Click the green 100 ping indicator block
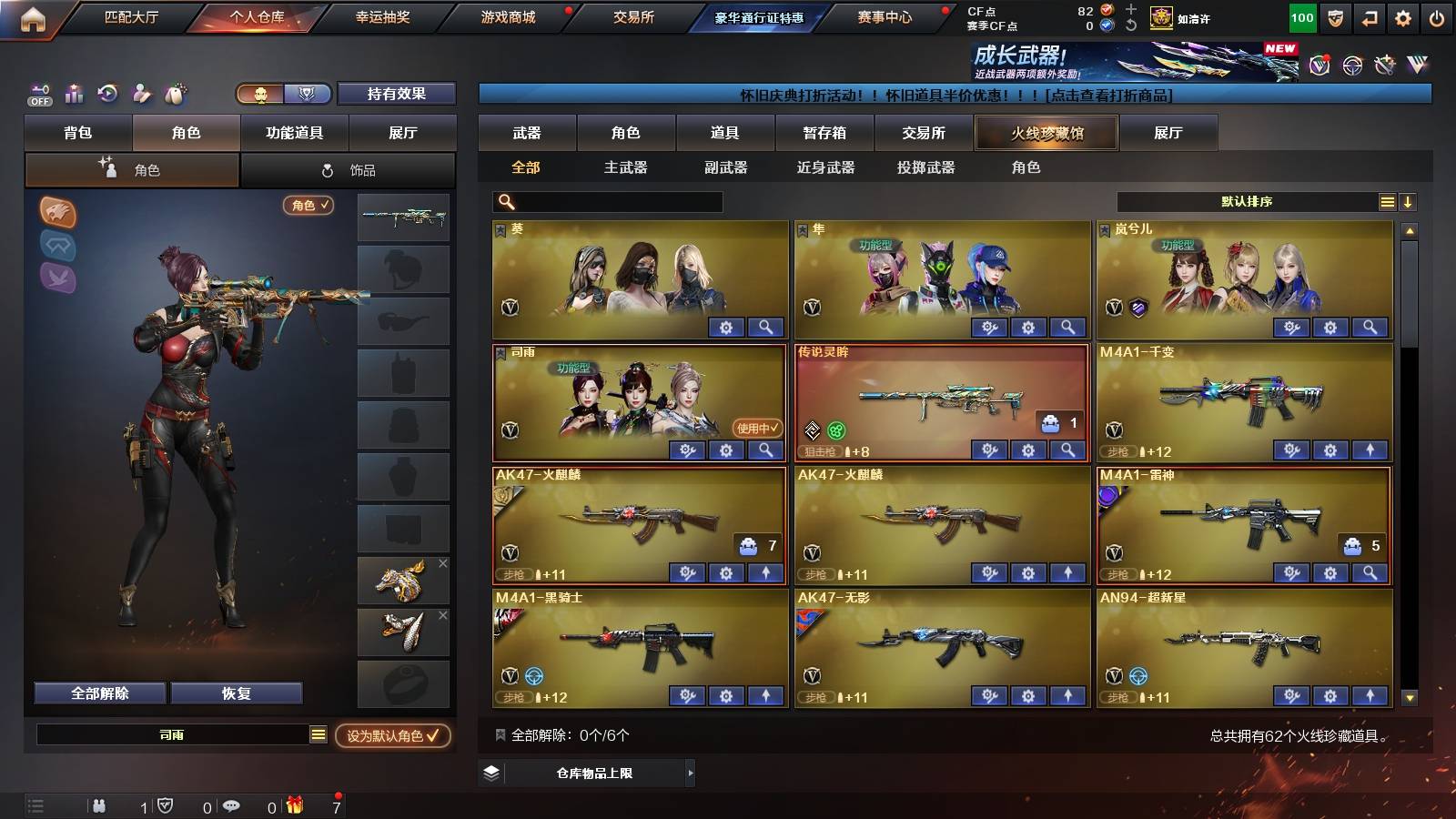This screenshot has height=819, width=1456. pos(1301,16)
